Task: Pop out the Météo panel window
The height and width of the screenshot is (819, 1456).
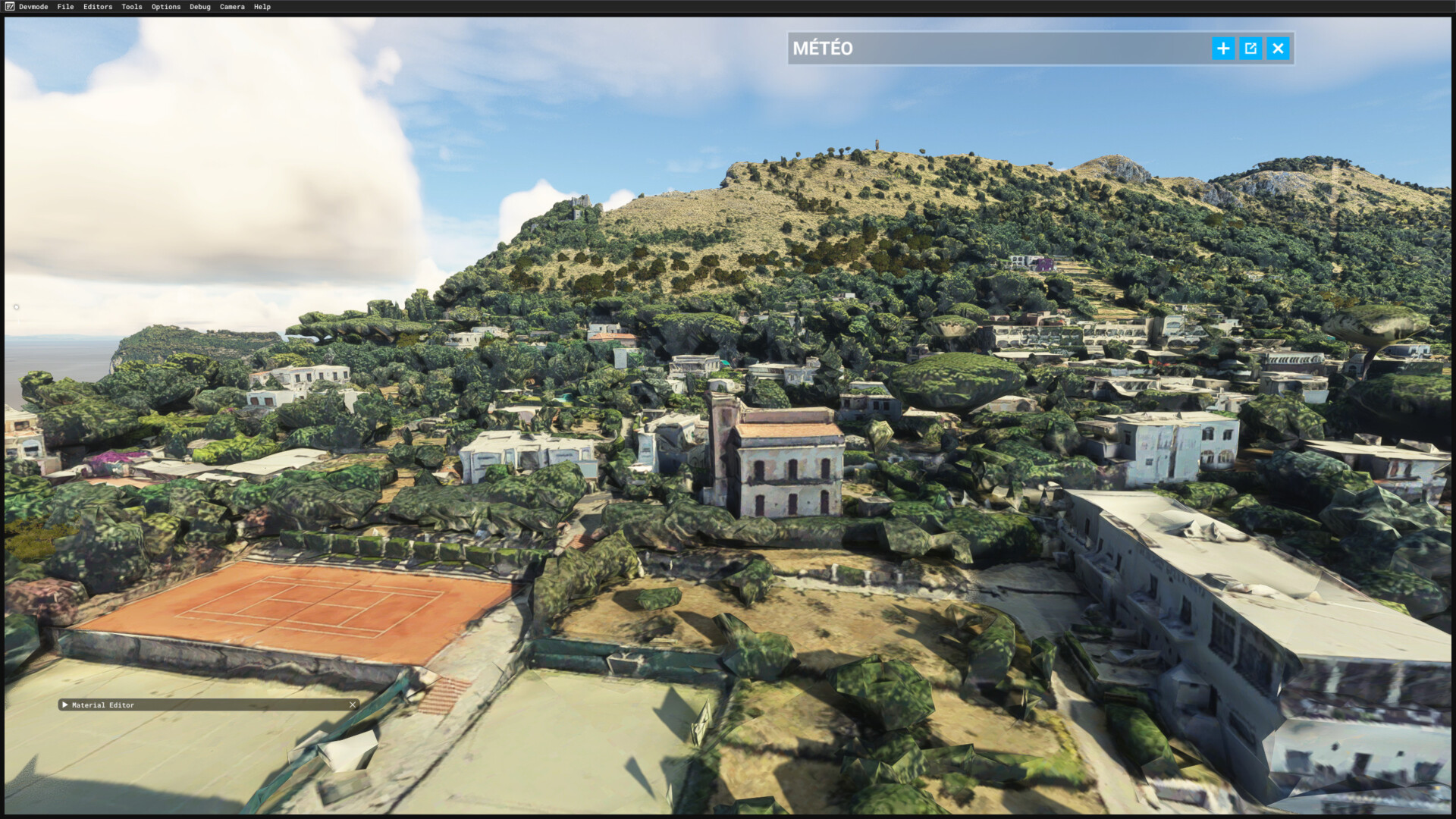Action: point(1250,49)
